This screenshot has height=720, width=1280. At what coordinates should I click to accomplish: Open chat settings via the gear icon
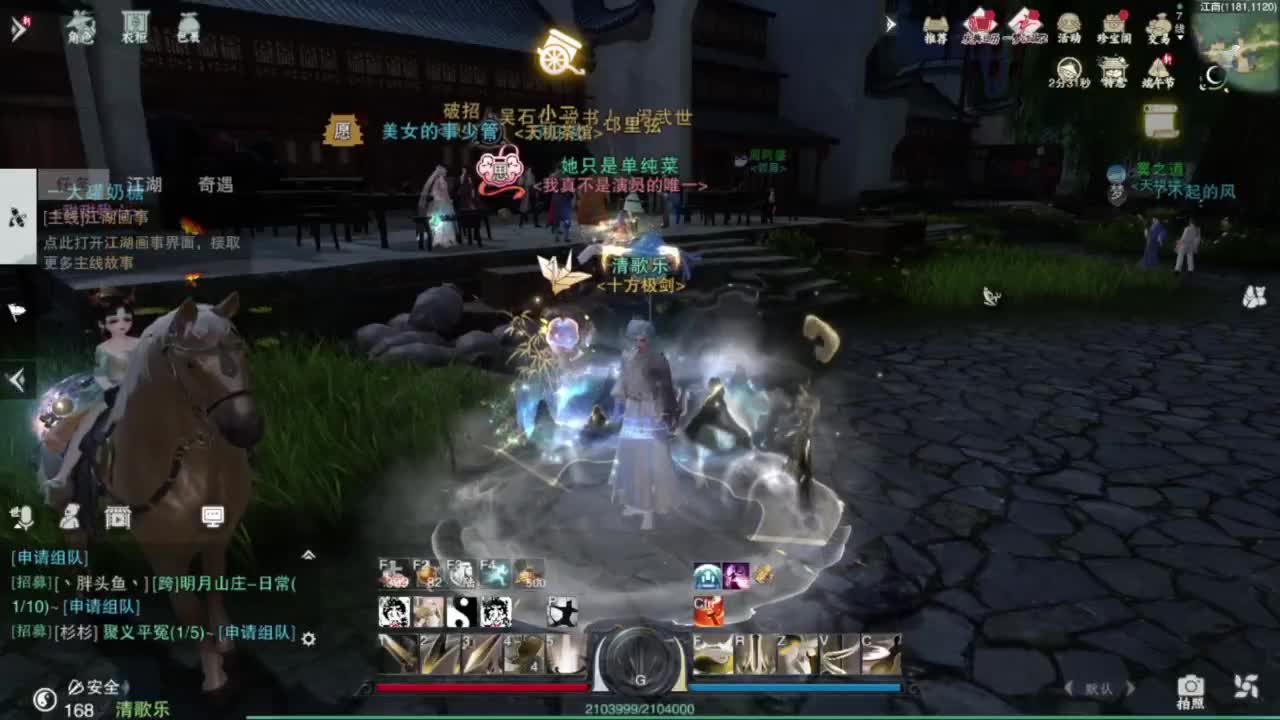click(309, 639)
